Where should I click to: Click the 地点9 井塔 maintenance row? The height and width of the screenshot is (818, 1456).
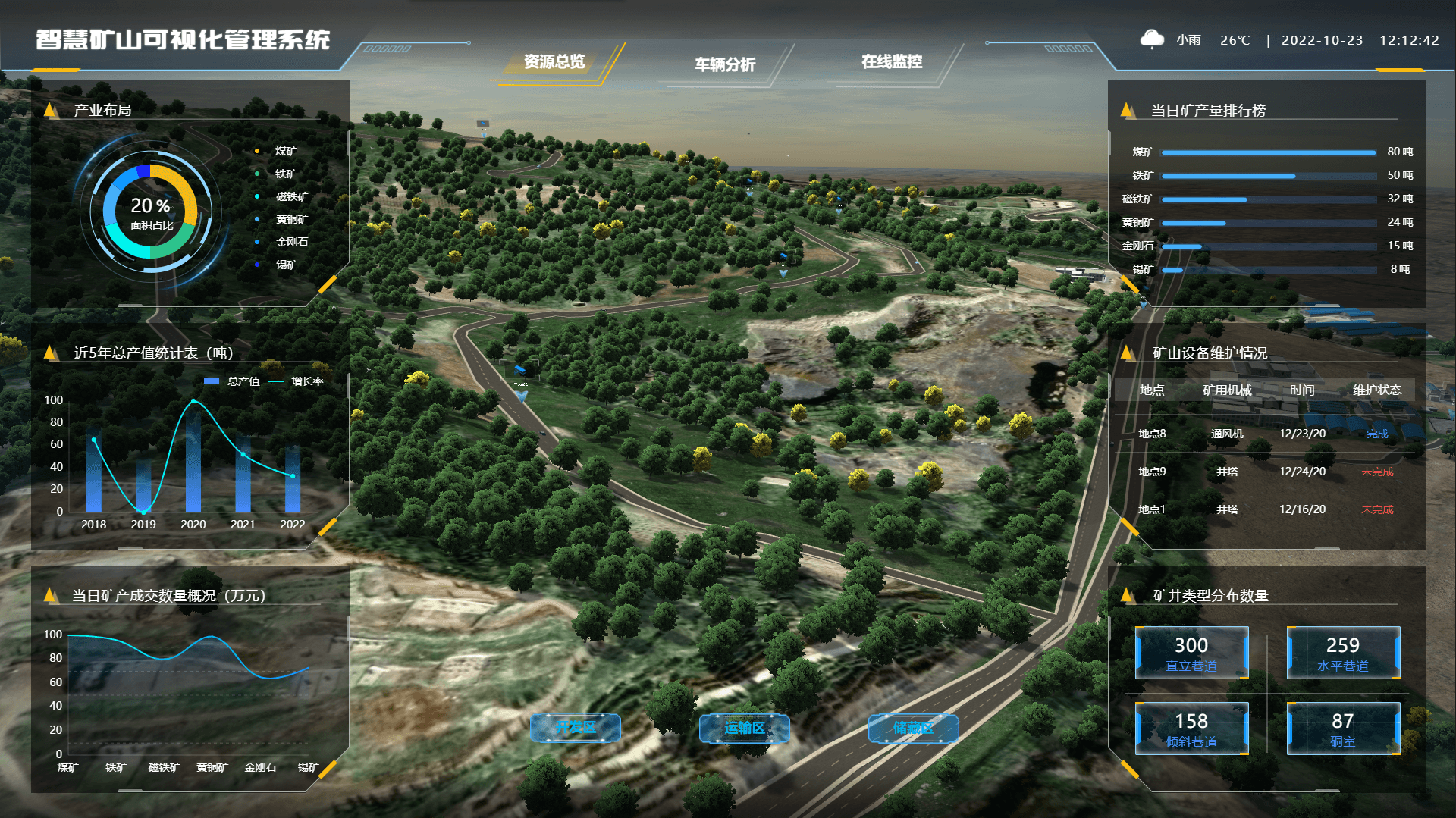tap(1264, 472)
